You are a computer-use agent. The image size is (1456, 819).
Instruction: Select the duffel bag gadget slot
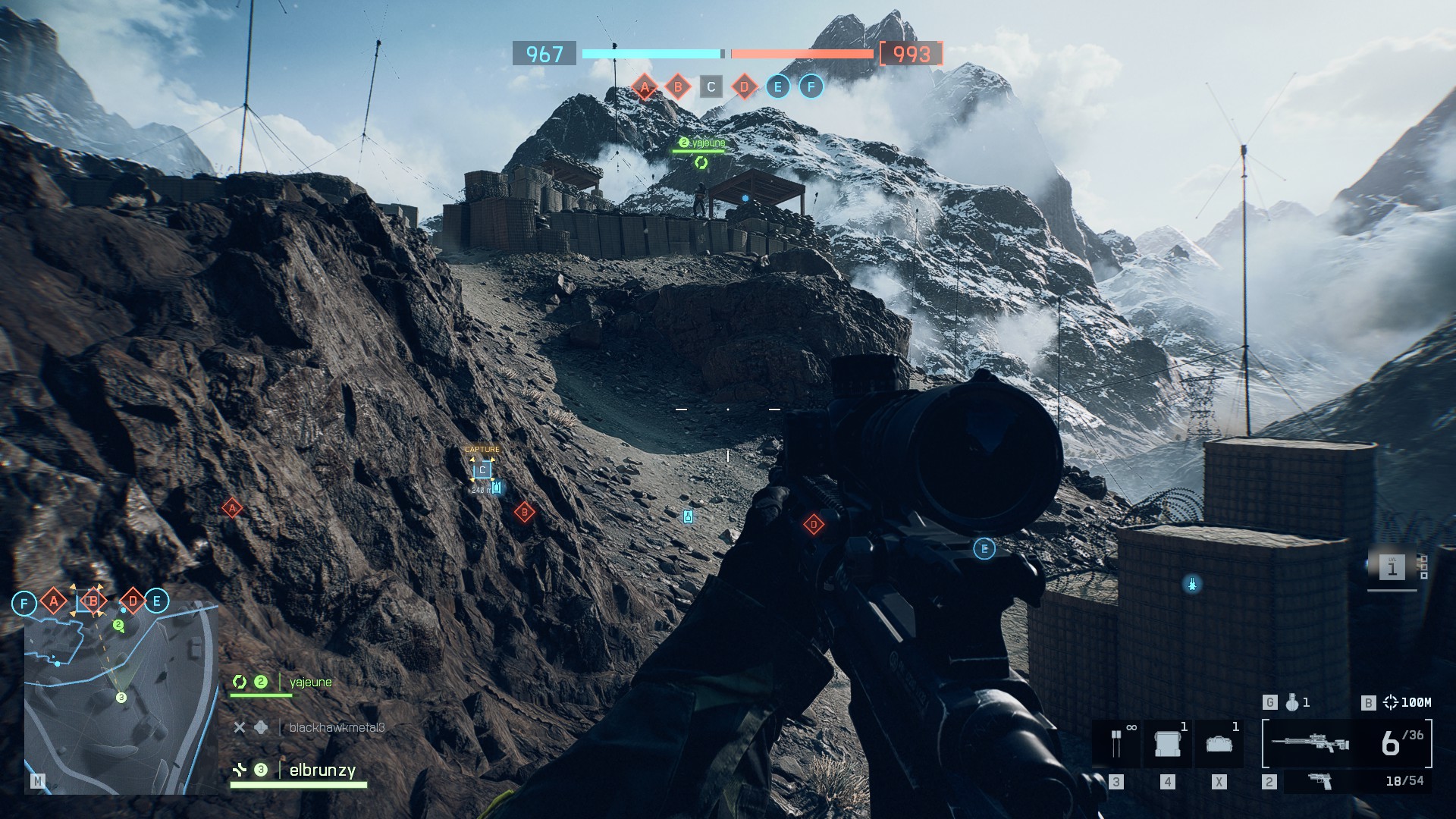(1219, 743)
